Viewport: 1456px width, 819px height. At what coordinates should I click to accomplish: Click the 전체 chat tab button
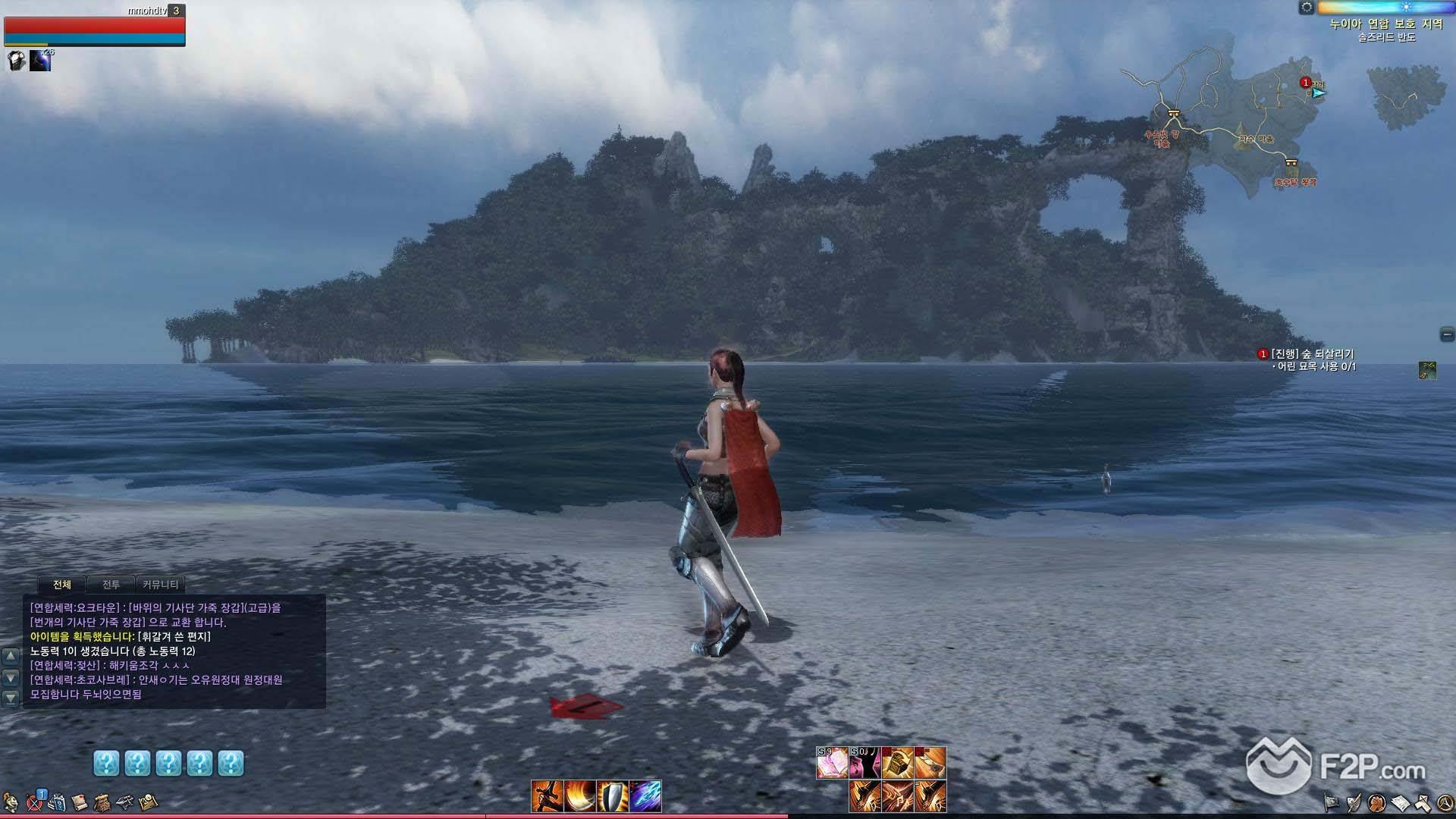[x=62, y=584]
